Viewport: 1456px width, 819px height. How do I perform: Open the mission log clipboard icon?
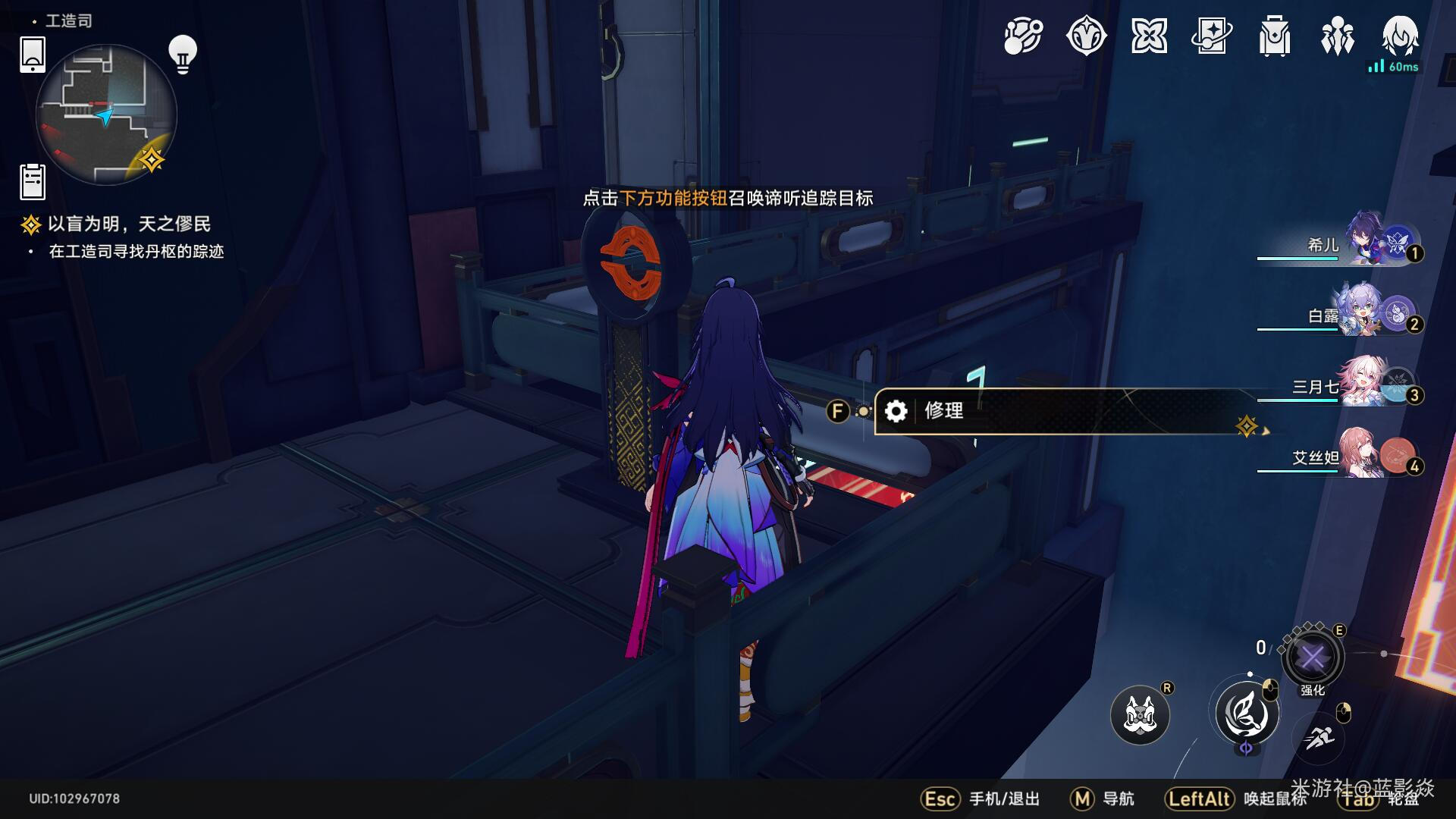(x=33, y=182)
